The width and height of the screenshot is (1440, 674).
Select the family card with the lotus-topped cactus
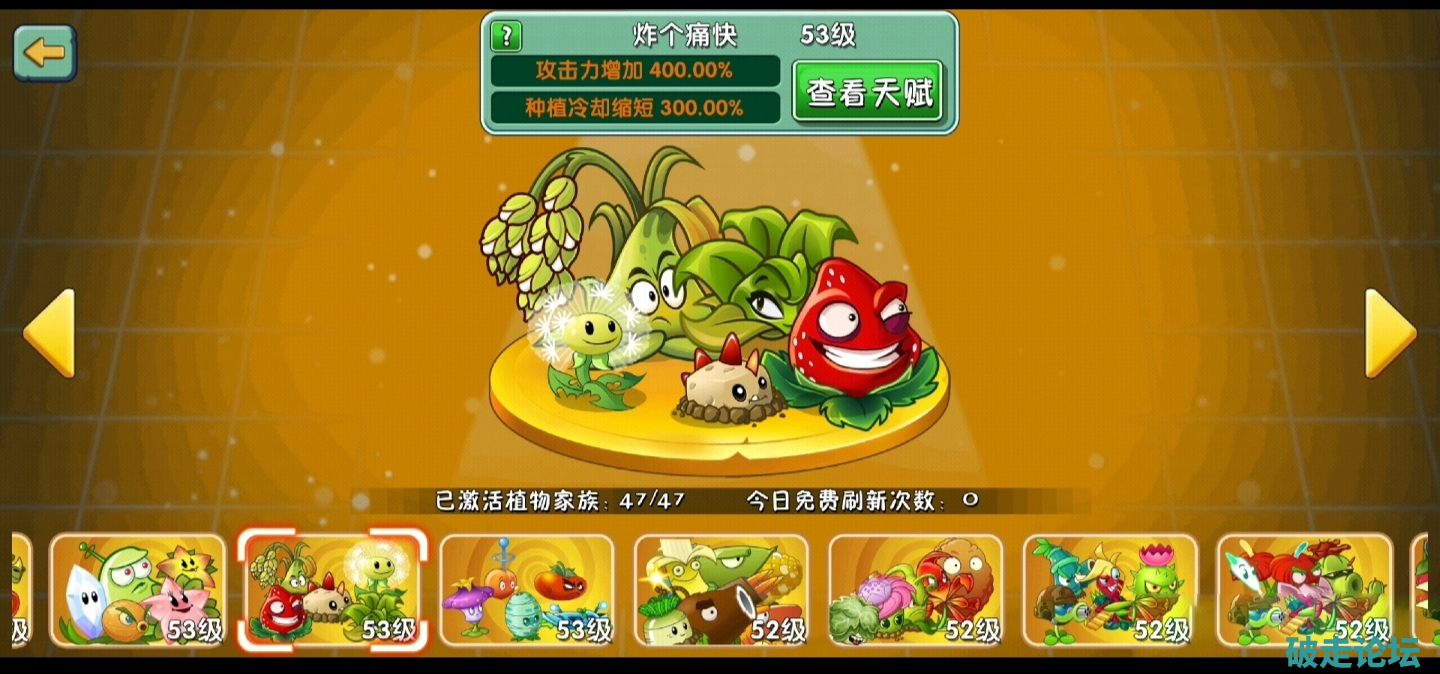pos(1109,590)
